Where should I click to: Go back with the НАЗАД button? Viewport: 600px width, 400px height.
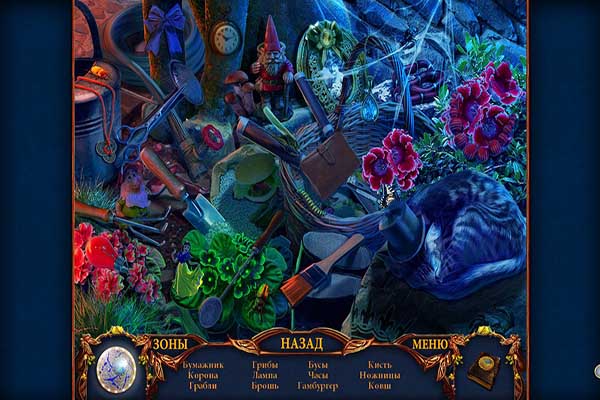(x=301, y=343)
